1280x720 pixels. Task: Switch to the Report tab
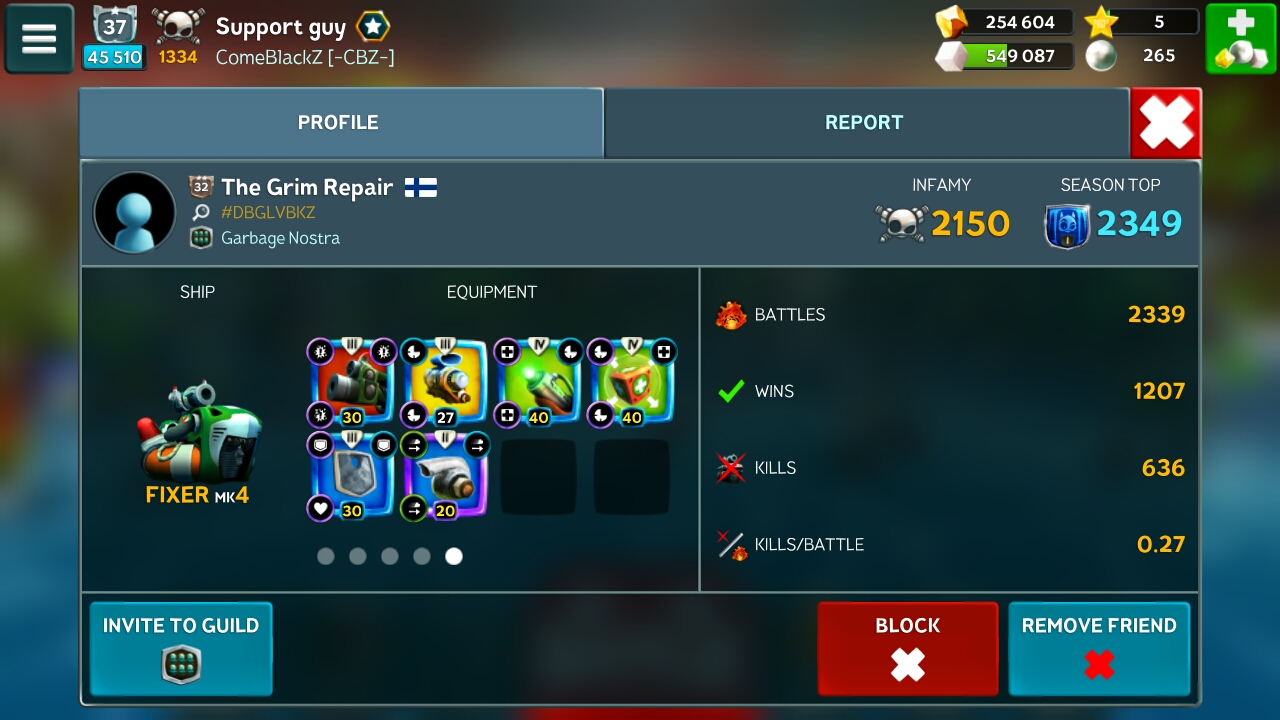[864, 123]
